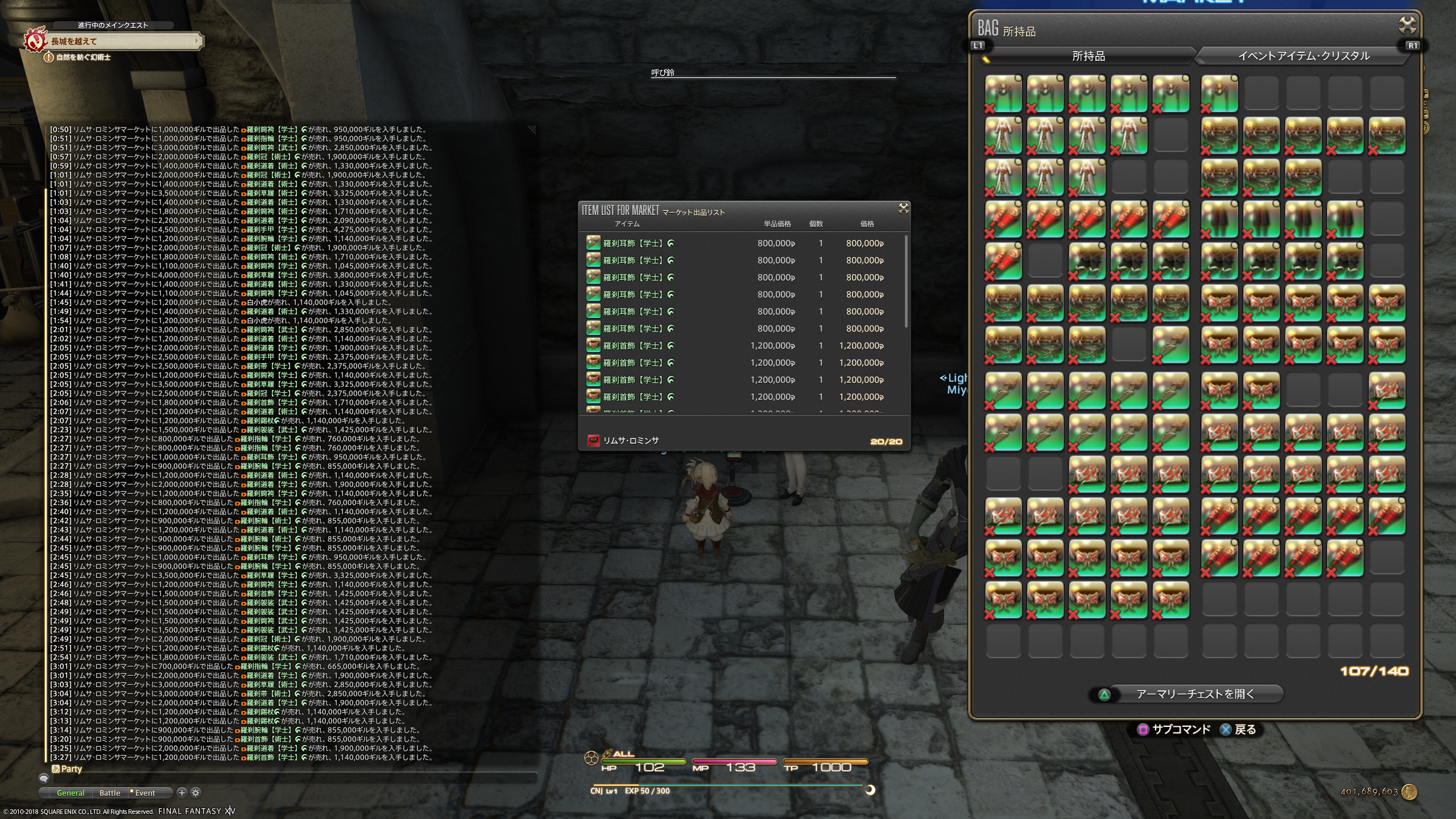Select the General chat tab
Screen dimensions: 1456x819
(71, 793)
